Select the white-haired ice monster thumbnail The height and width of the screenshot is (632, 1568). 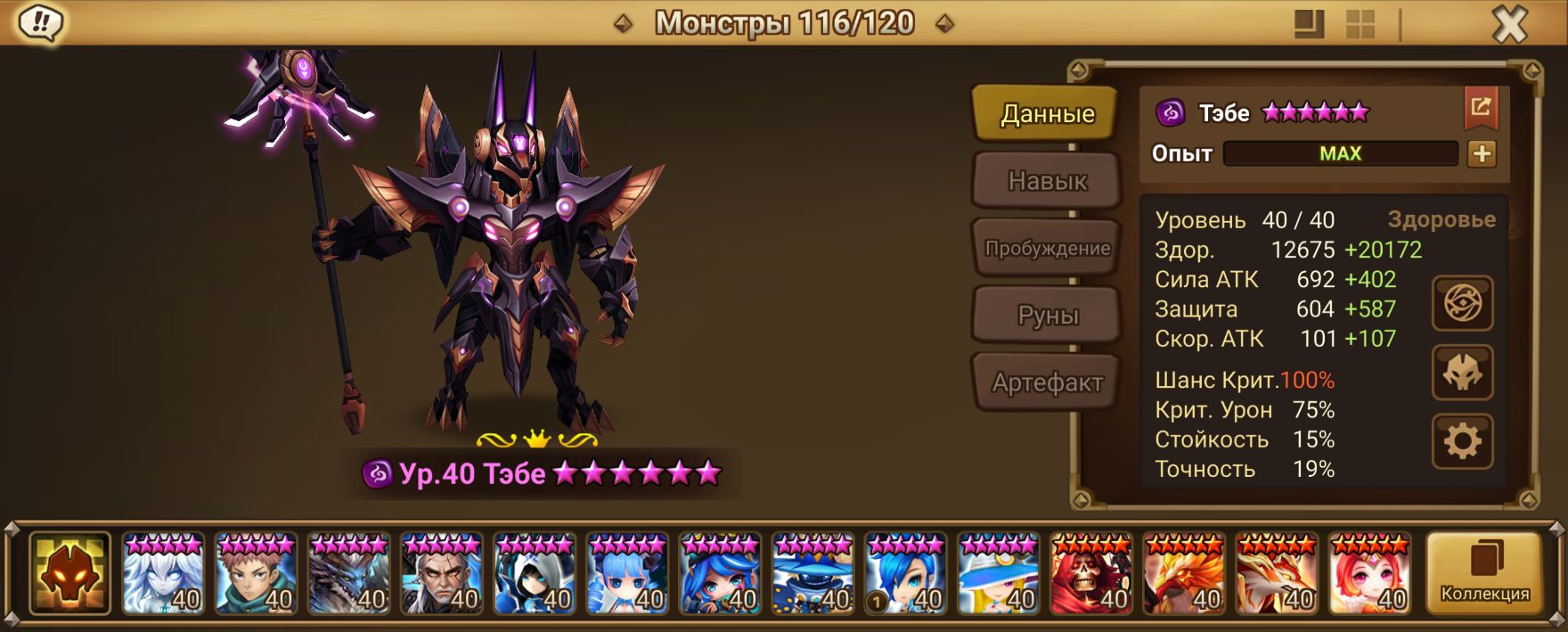164,573
